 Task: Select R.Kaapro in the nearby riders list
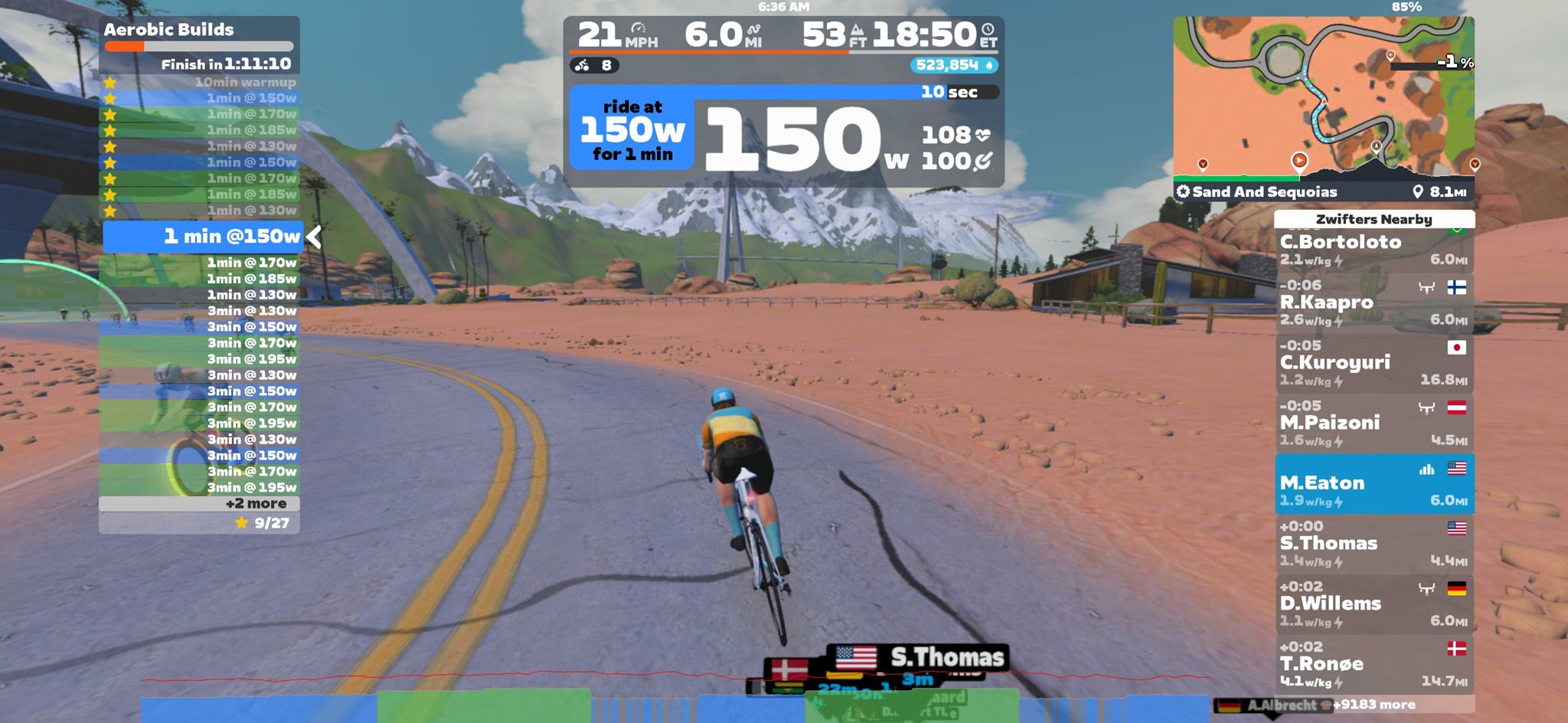[x=1374, y=303]
